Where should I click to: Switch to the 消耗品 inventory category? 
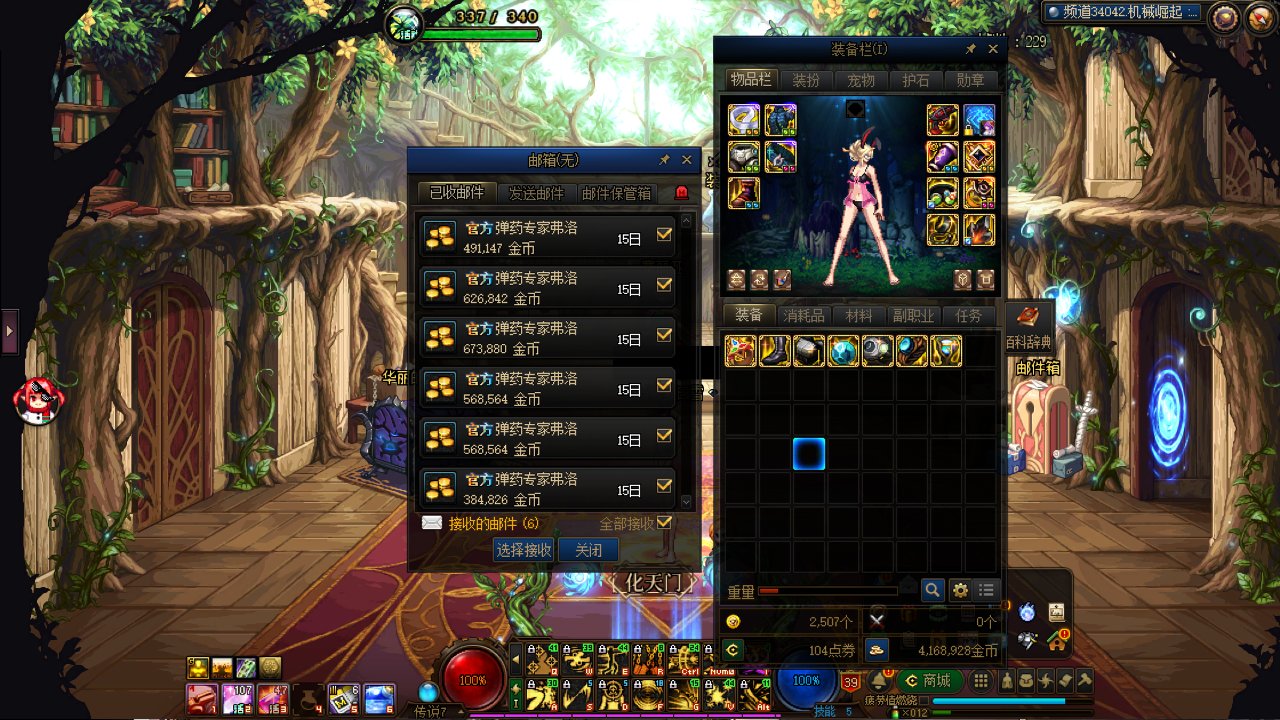click(804, 315)
